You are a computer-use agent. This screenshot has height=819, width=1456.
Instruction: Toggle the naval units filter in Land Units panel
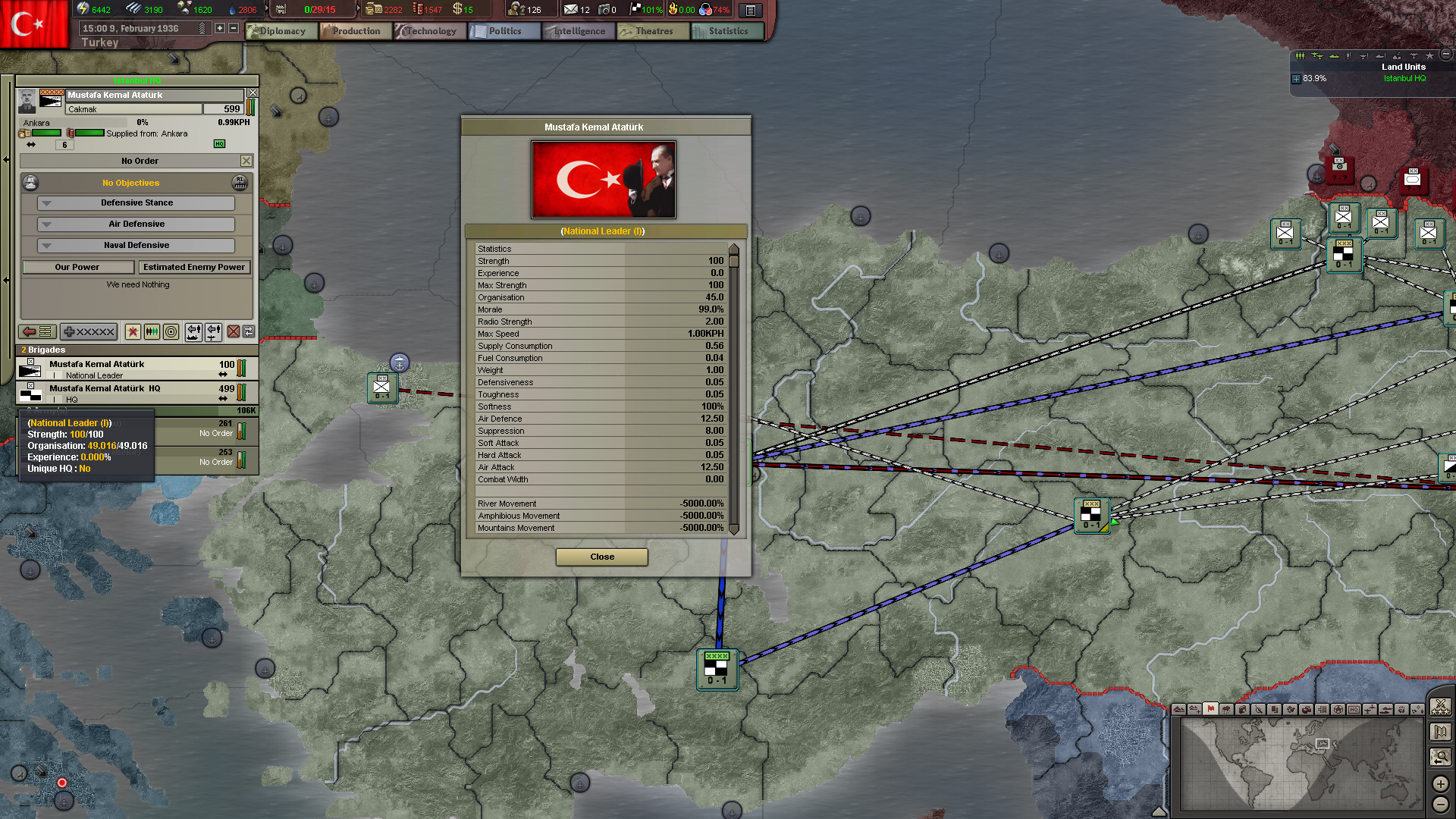pyautogui.click(x=1334, y=56)
